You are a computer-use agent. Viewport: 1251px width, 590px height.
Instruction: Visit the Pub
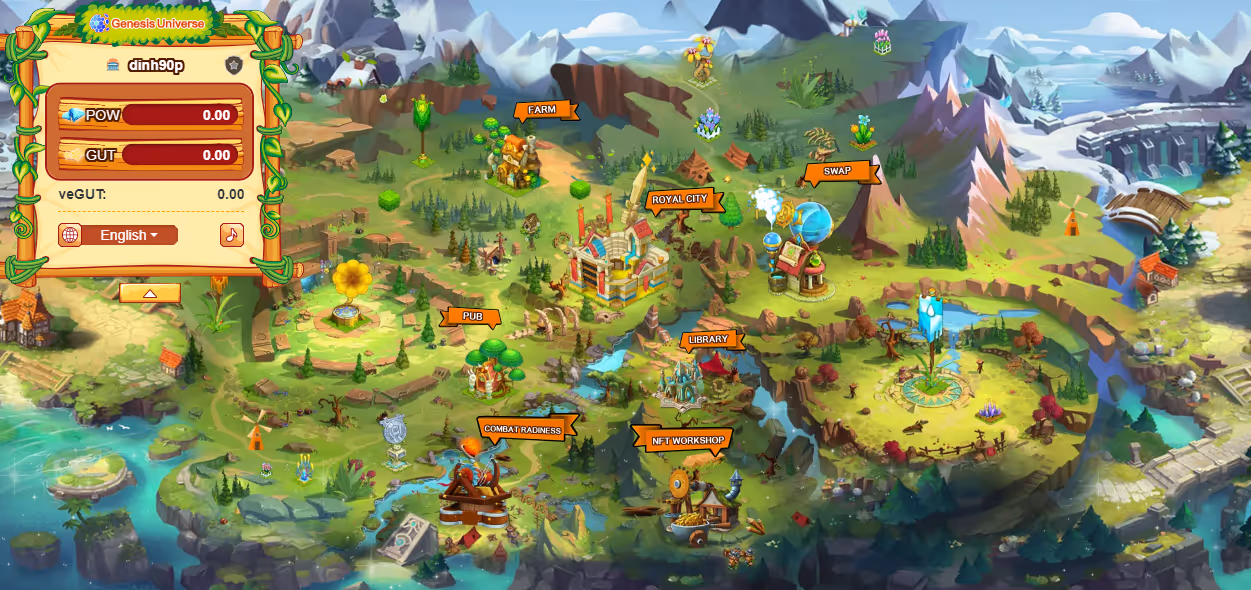pyautogui.click(x=472, y=316)
